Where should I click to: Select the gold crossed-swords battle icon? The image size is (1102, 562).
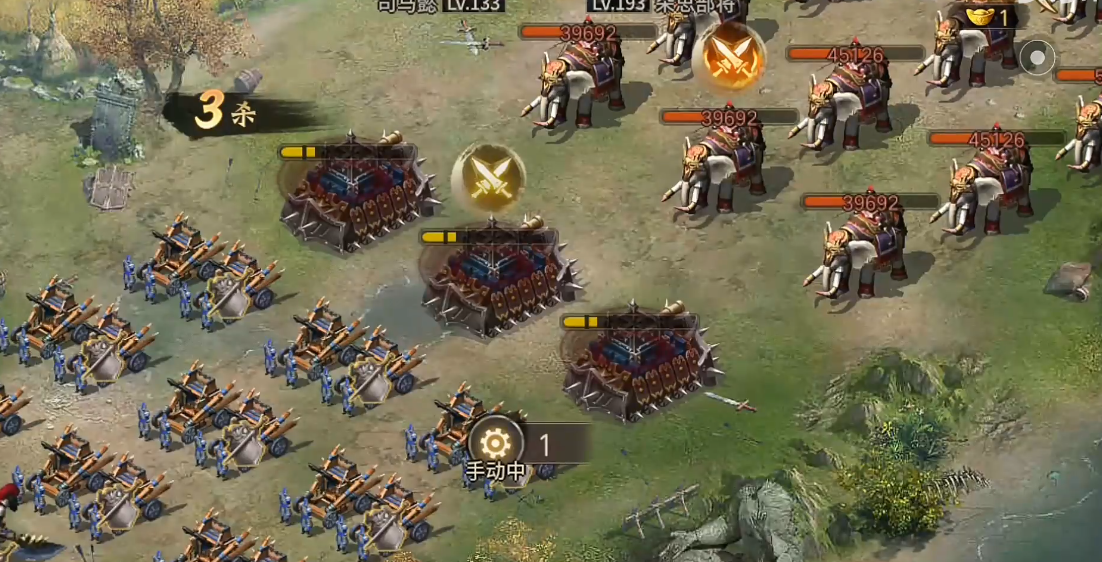coord(488,179)
